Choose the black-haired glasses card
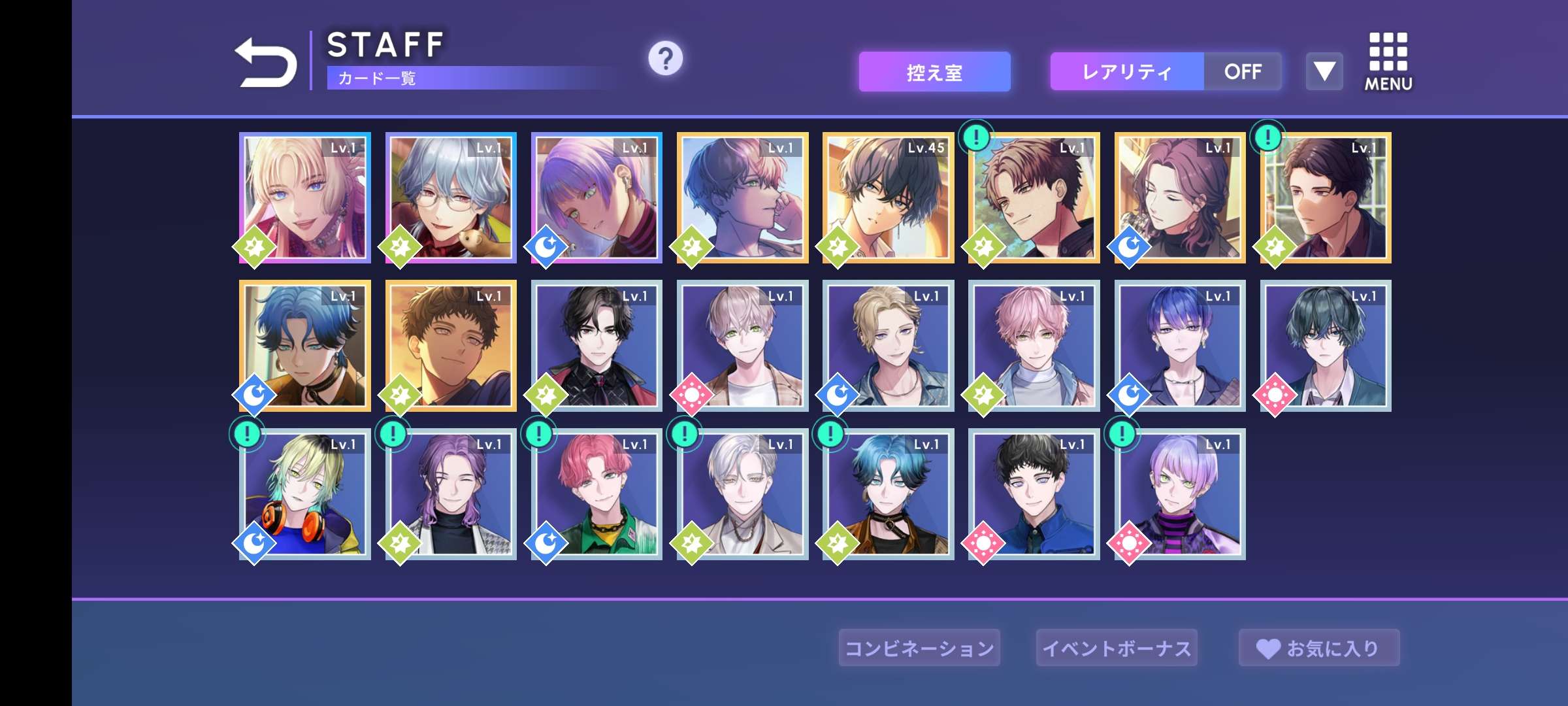The width and height of the screenshot is (1568, 706). click(596, 346)
